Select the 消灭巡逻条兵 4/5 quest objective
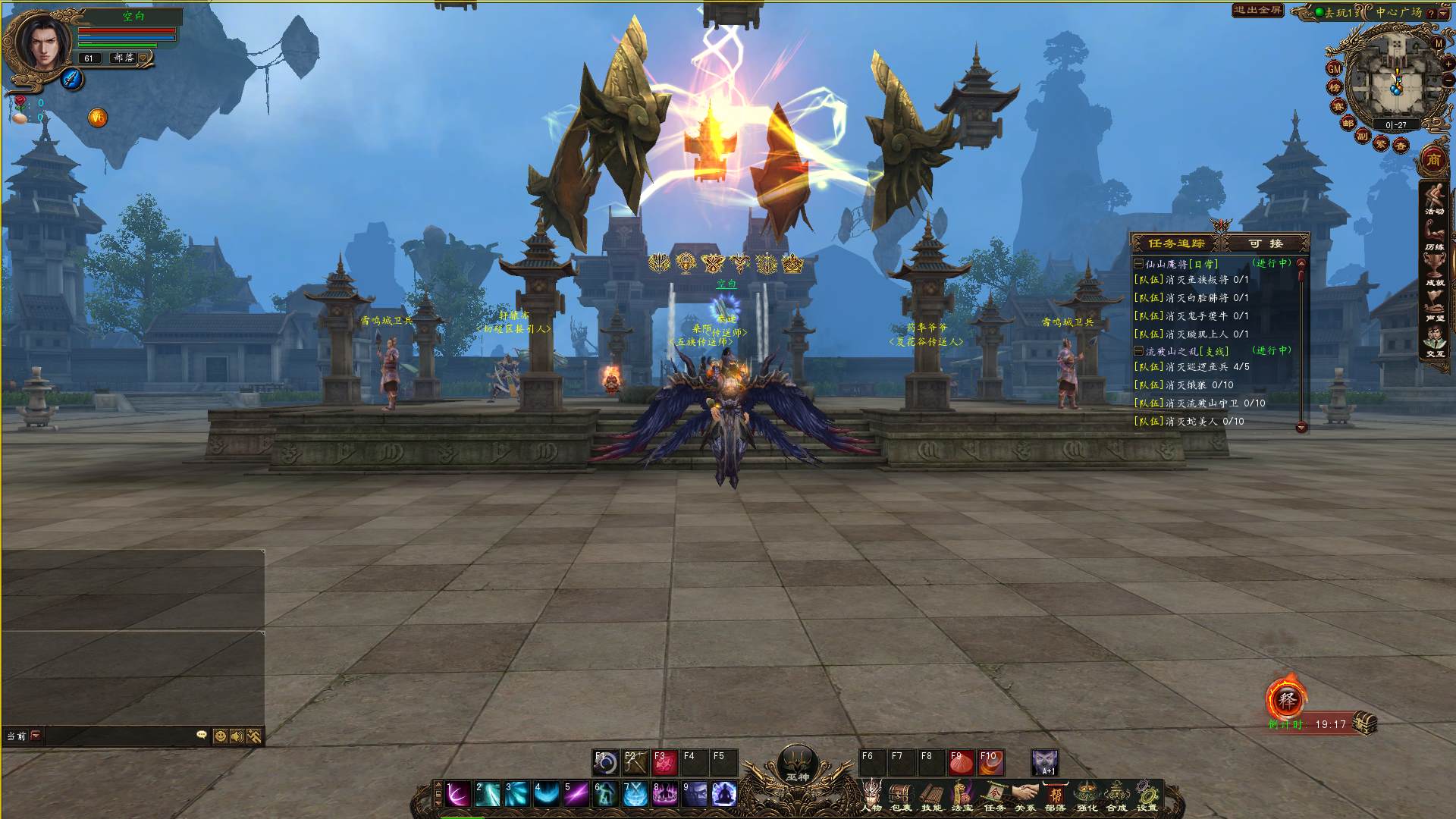 [x=1207, y=367]
